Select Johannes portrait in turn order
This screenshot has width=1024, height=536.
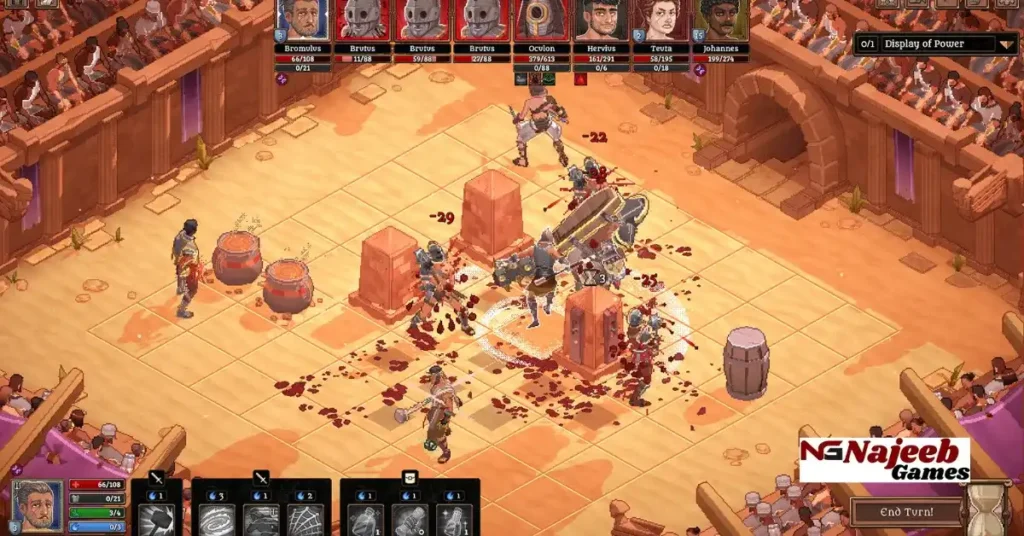pos(720,20)
